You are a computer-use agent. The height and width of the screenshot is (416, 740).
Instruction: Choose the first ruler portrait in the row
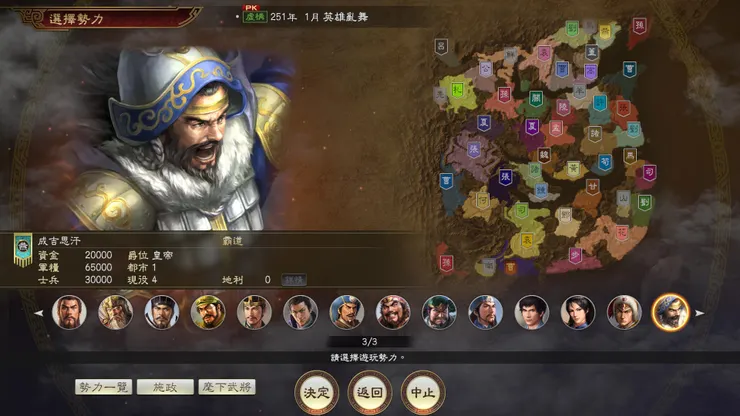(69, 312)
